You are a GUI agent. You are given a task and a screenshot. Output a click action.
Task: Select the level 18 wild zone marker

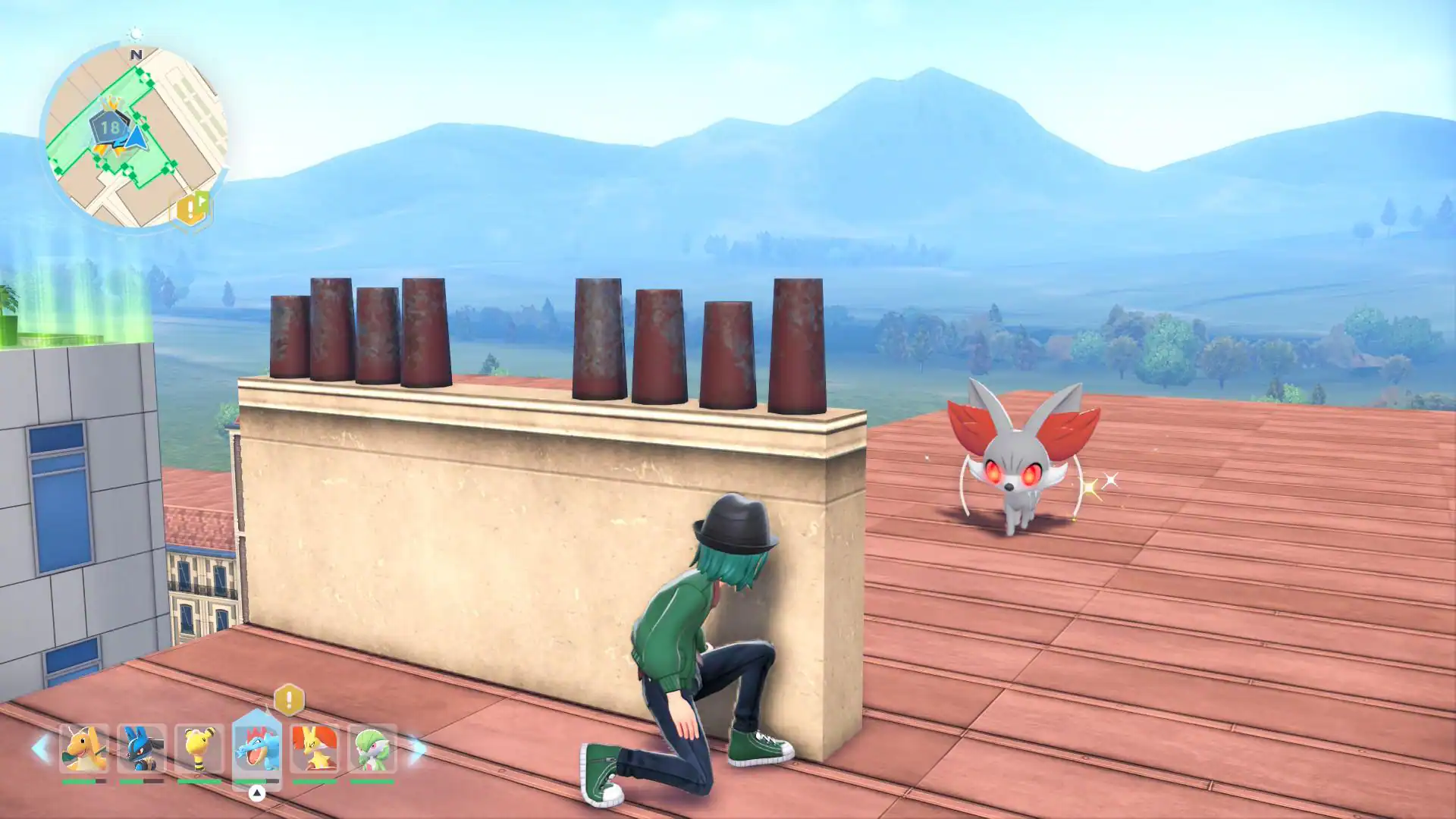pyautogui.click(x=110, y=127)
